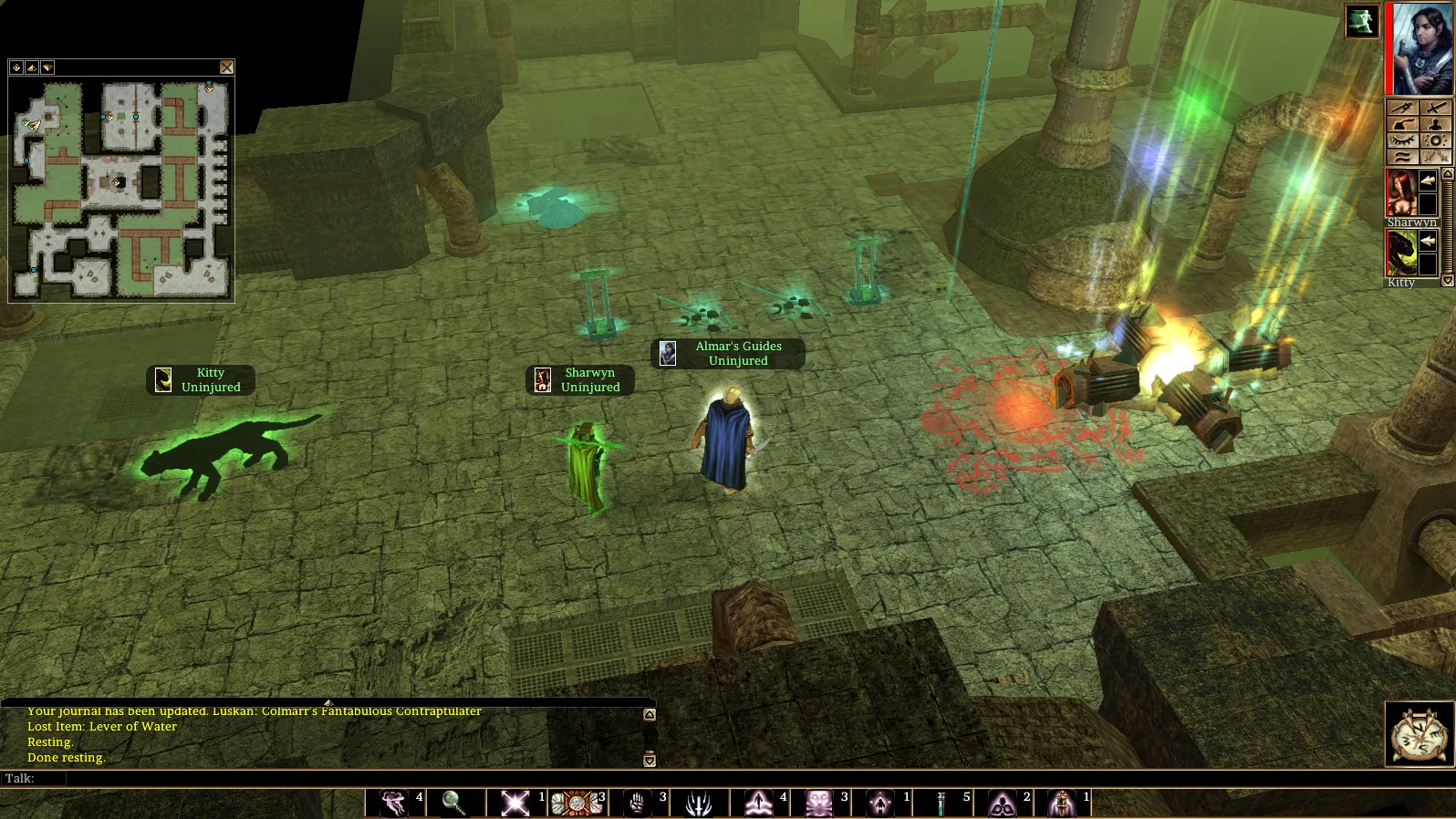1456x819 pixels.
Task: Select Sharwyn's party portrait
Action: pos(1401,192)
